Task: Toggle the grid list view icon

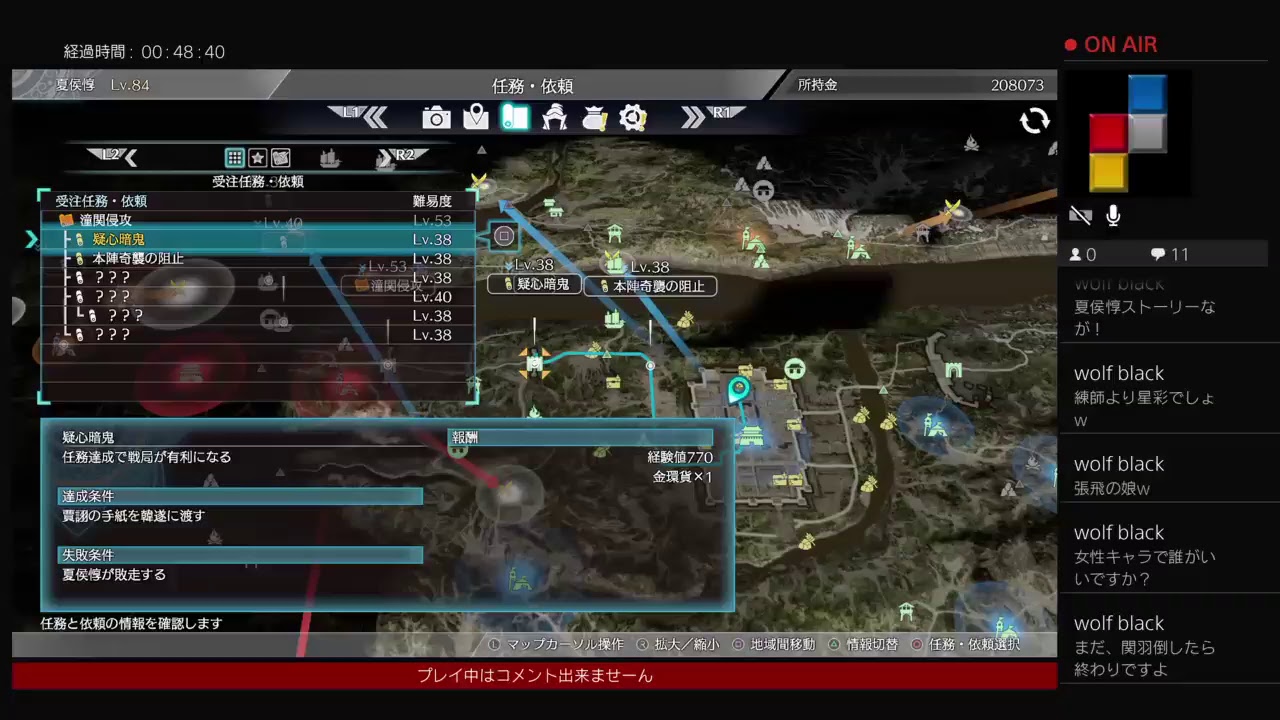Action: tap(234, 157)
